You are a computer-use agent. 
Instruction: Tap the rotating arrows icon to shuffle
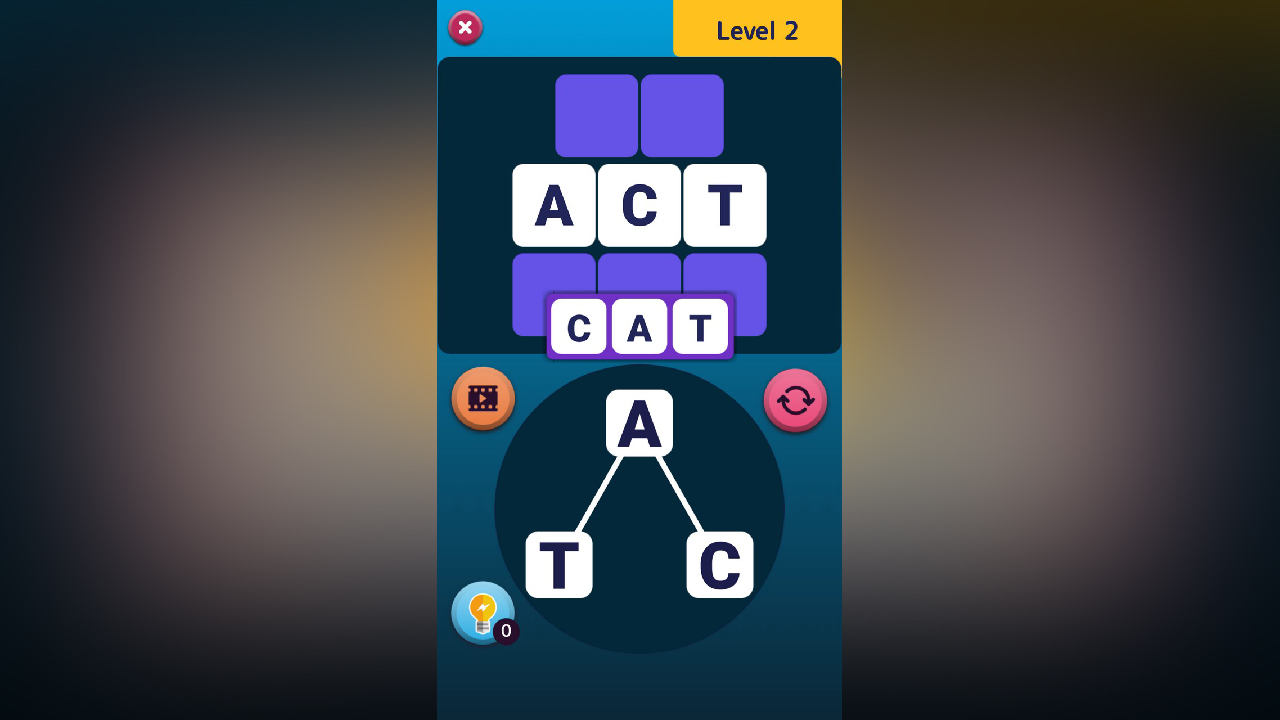pyautogui.click(x=795, y=399)
